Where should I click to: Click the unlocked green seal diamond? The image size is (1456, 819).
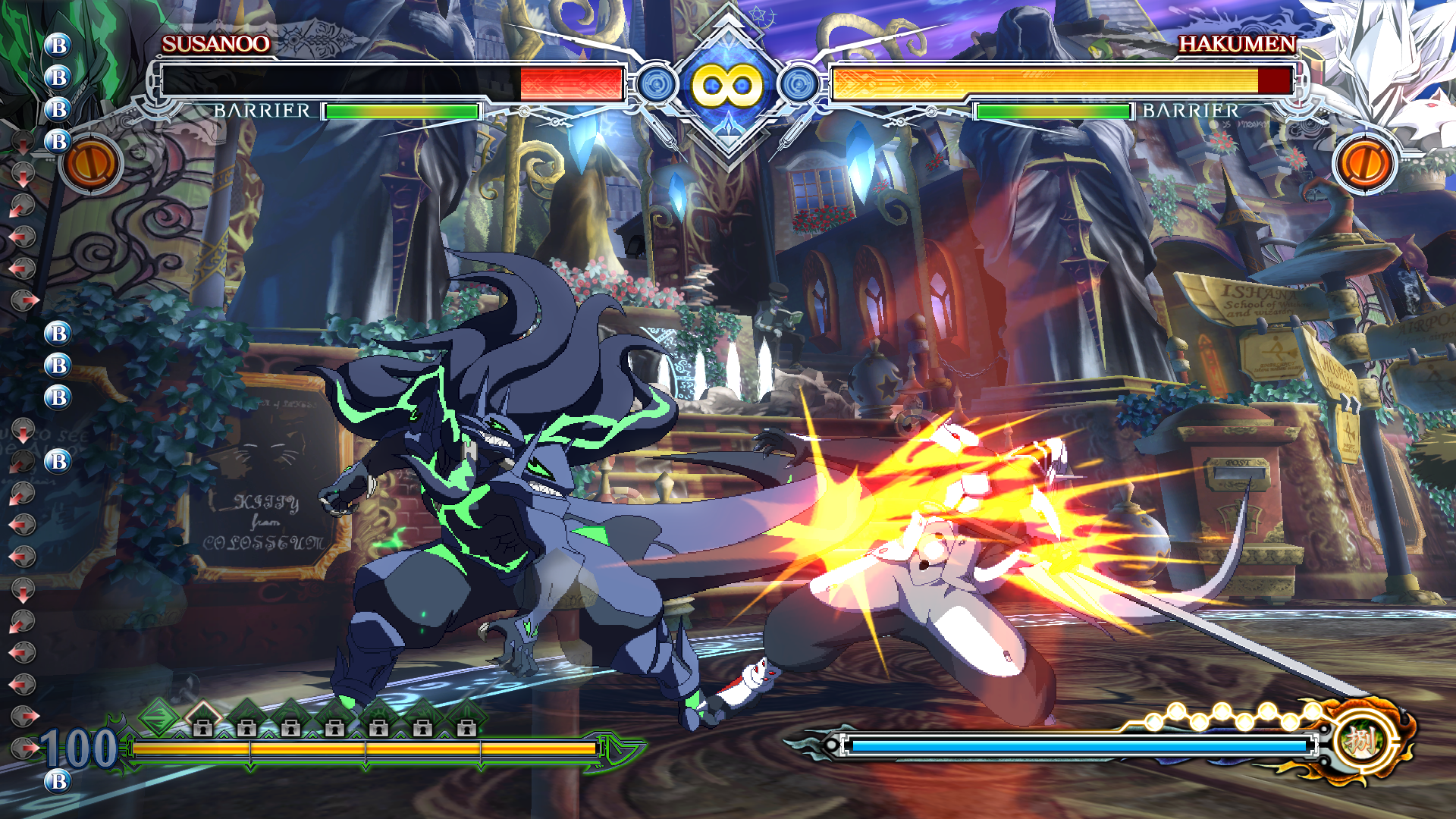159,715
